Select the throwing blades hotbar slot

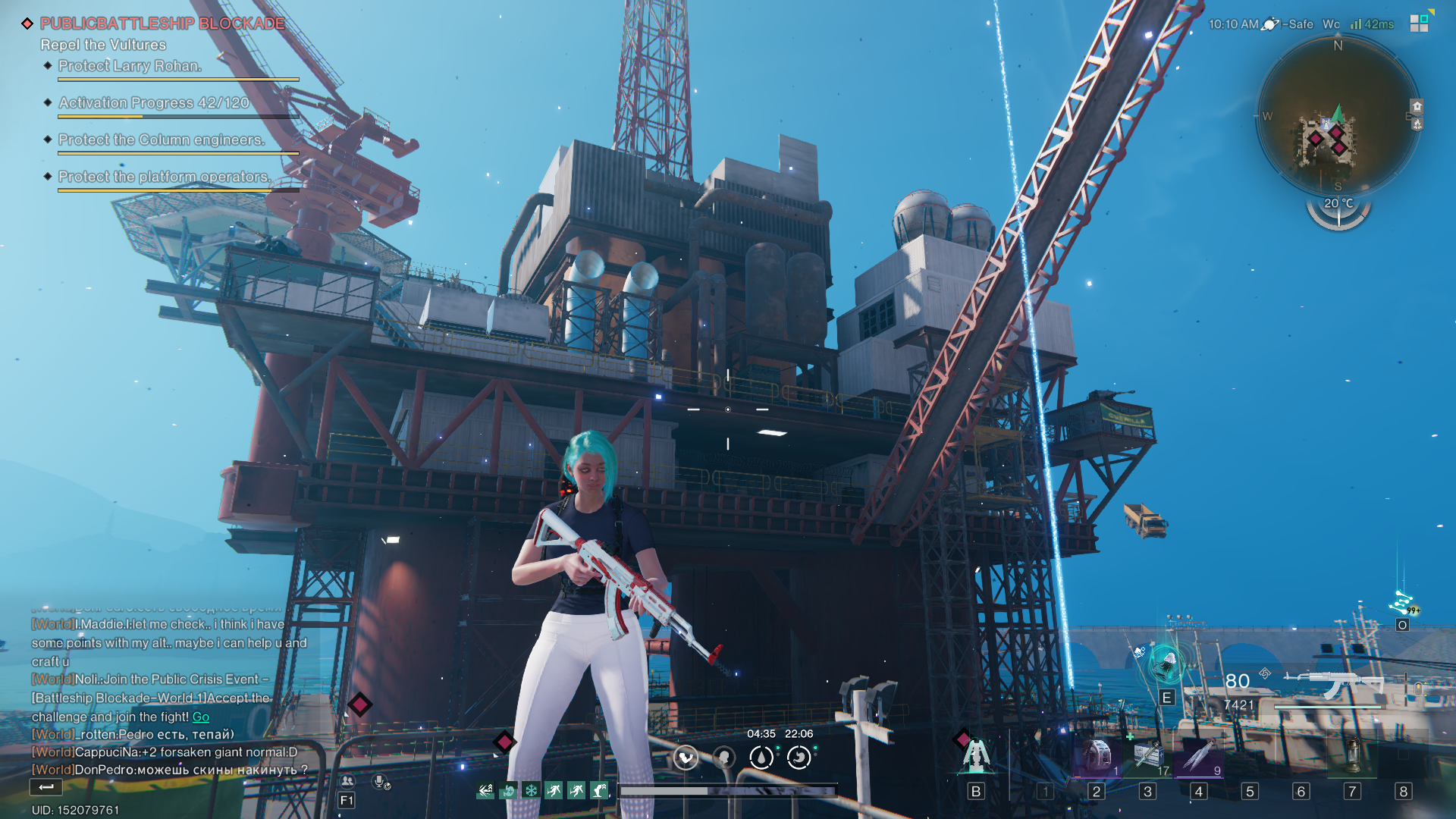(1198, 756)
